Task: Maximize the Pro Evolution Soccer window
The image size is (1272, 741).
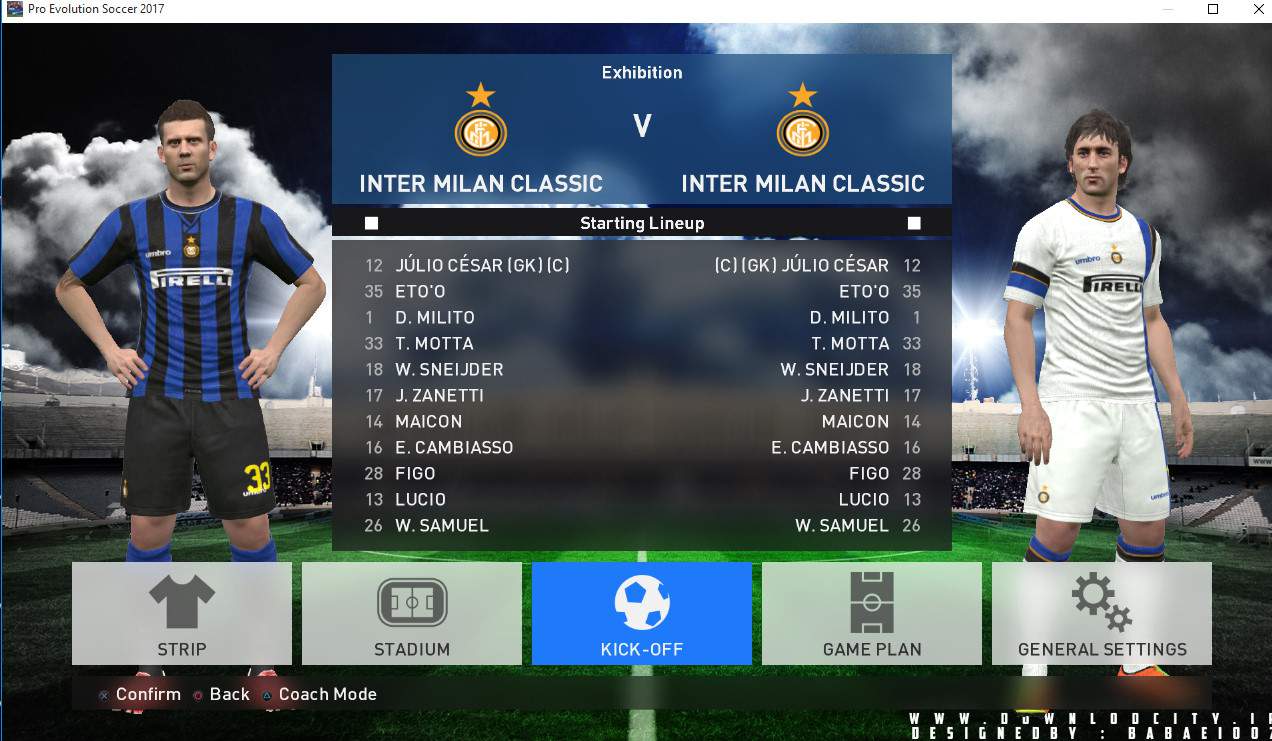Action: click(x=1213, y=9)
